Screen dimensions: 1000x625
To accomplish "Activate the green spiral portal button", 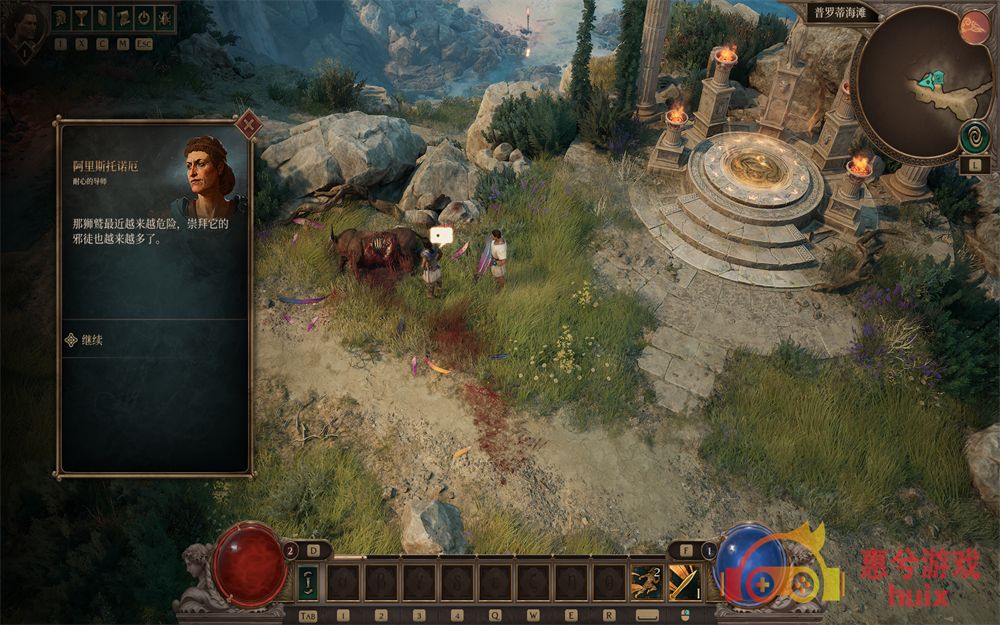I will point(975,136).
